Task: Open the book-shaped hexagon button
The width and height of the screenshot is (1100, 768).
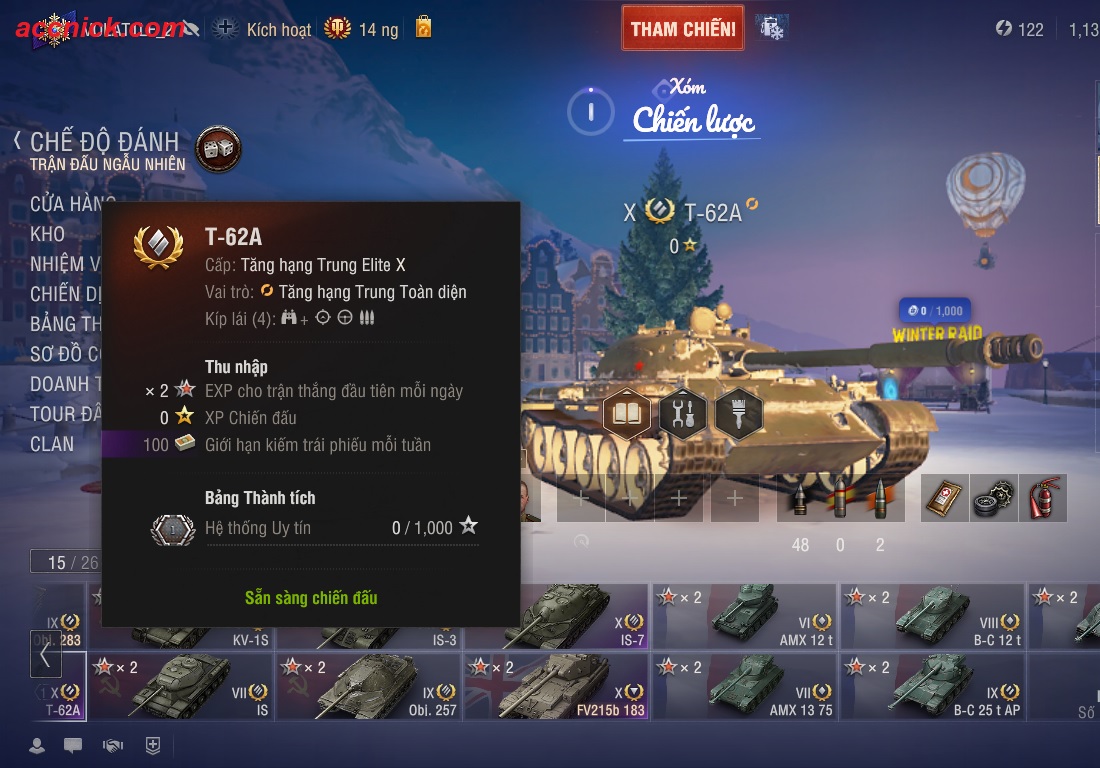Action: click(x=627, y=411)
